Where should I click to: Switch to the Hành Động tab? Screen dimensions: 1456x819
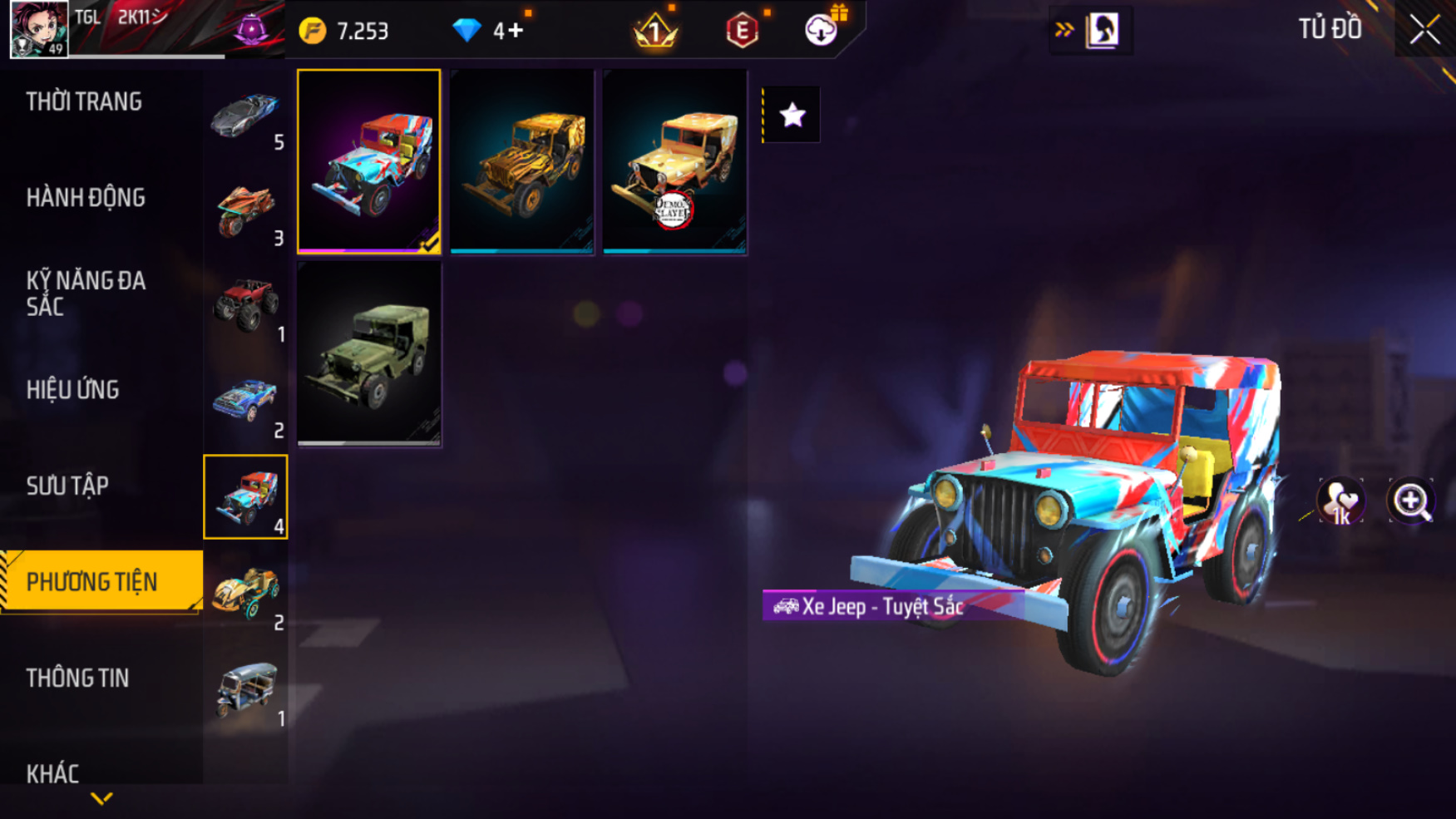point(86,198)
